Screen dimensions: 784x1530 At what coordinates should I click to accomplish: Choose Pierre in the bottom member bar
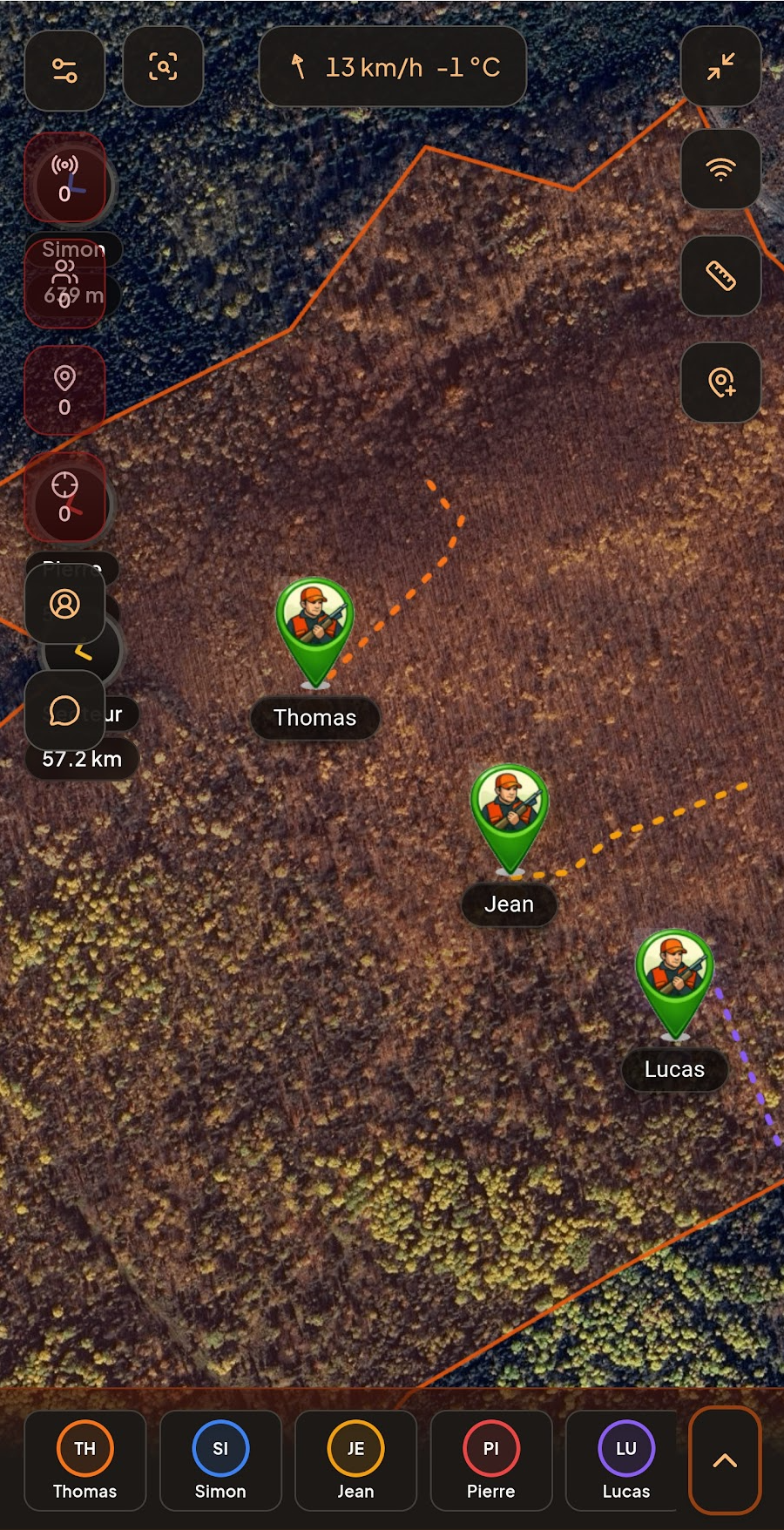point(491,1460)
